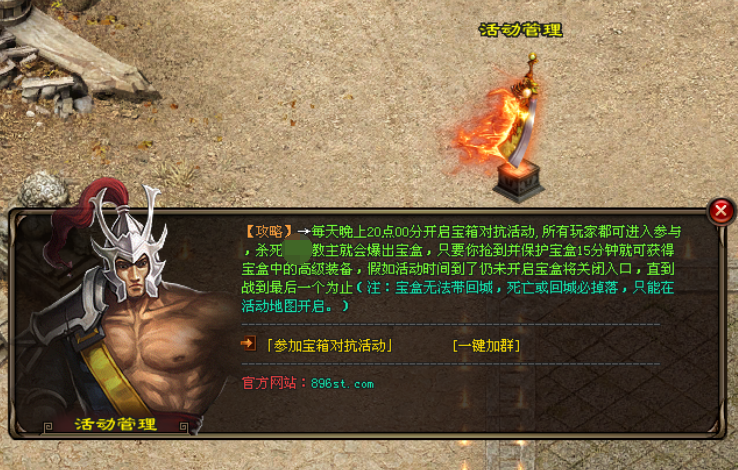
Task: Choose 参加宝箱对抗活动 option
Action: [328, 346]
